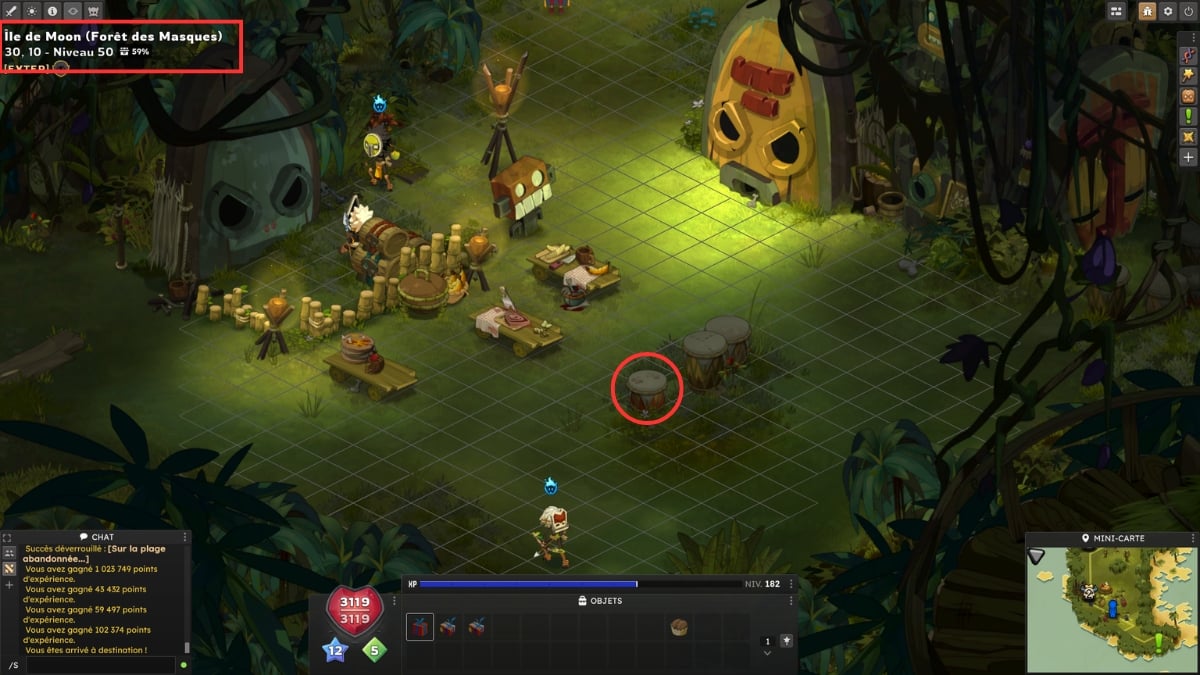Select the first gift box item slot
1200x675 pixels.
coord(420,627)
